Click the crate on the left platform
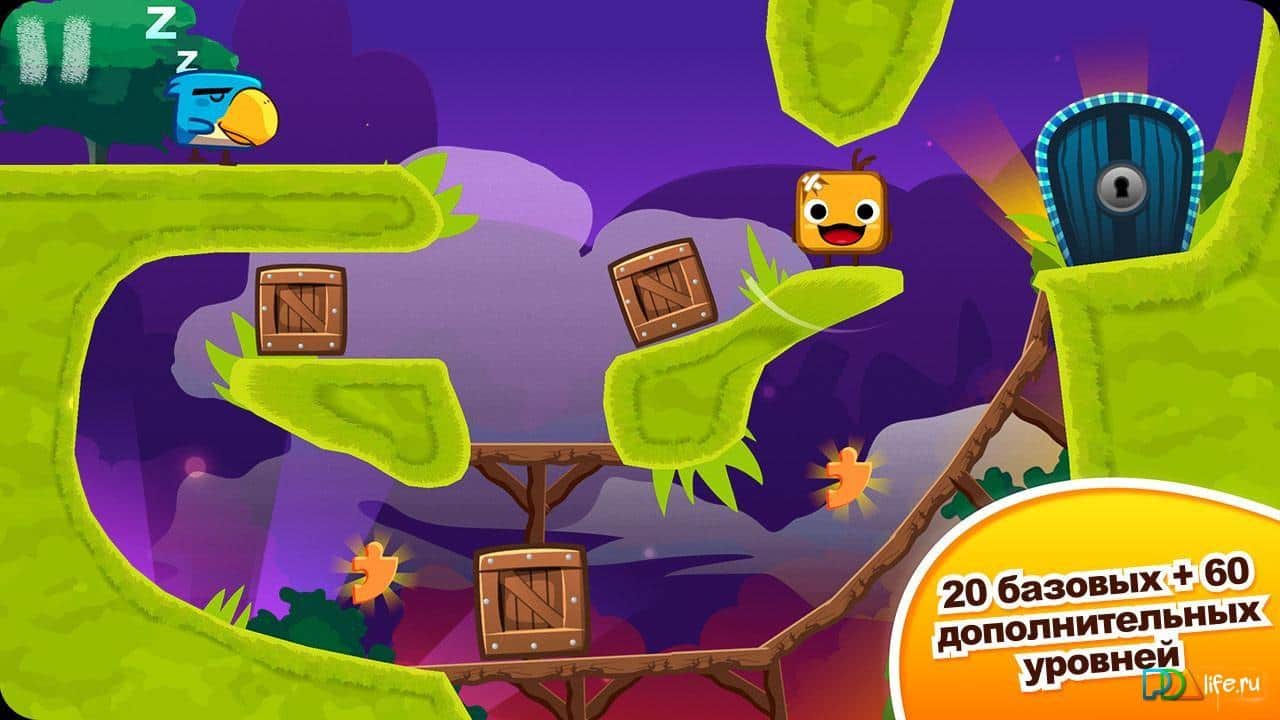The height and width of the screenshot is (720, 1280). (300, 311)
